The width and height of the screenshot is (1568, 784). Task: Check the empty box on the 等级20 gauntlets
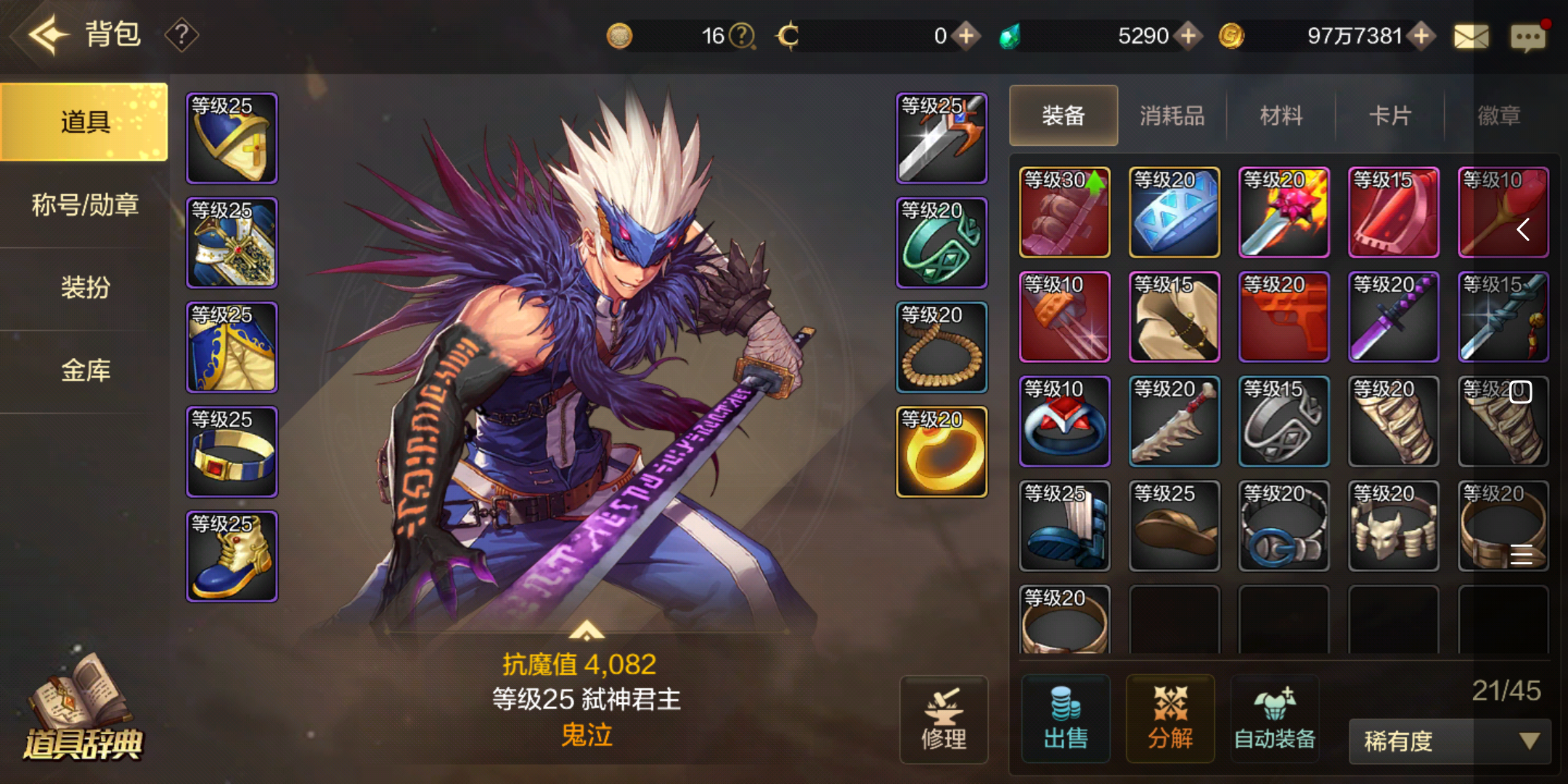tap(1522, 392)
